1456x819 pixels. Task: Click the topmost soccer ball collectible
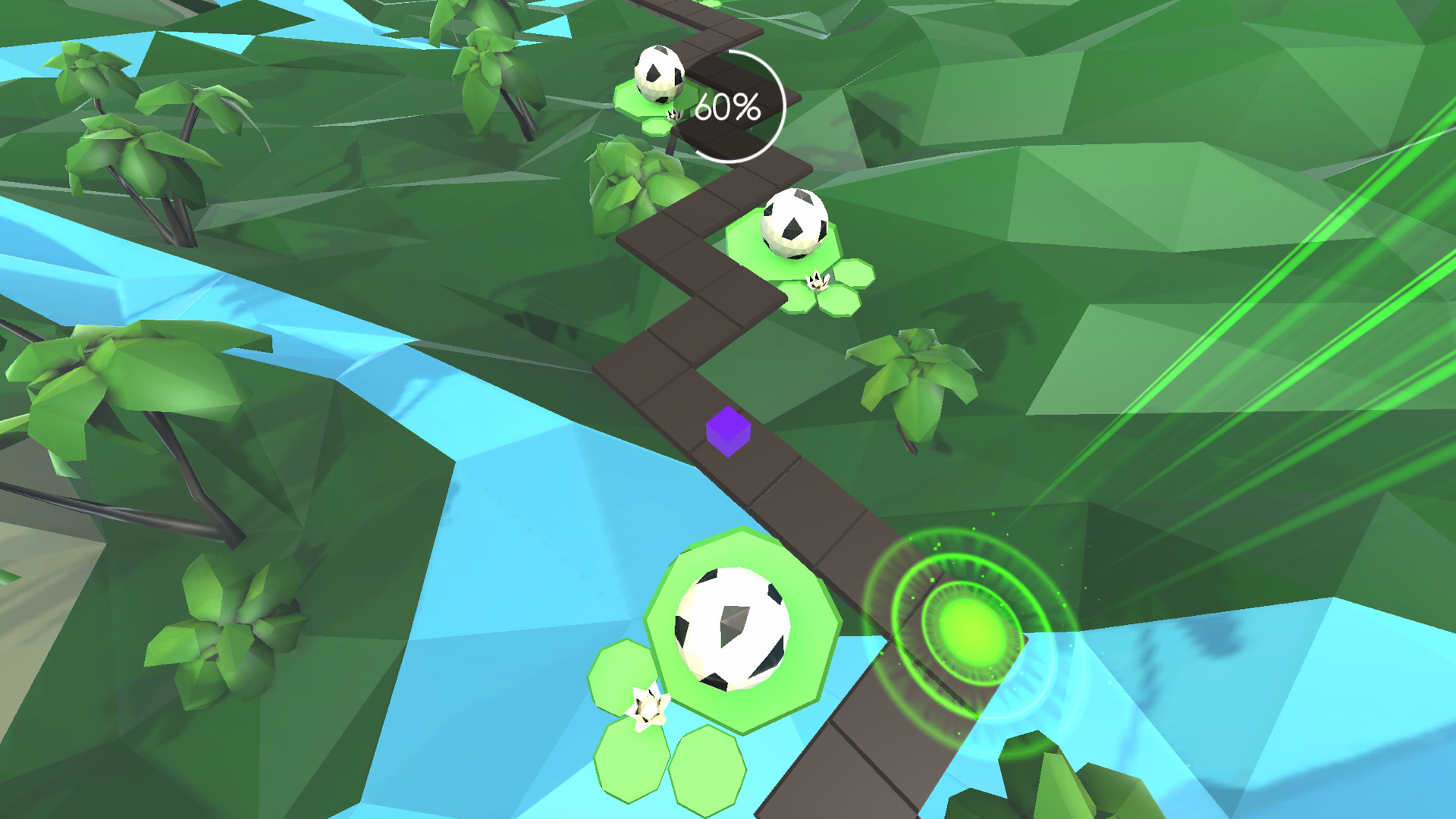click(x=659, y=76)
